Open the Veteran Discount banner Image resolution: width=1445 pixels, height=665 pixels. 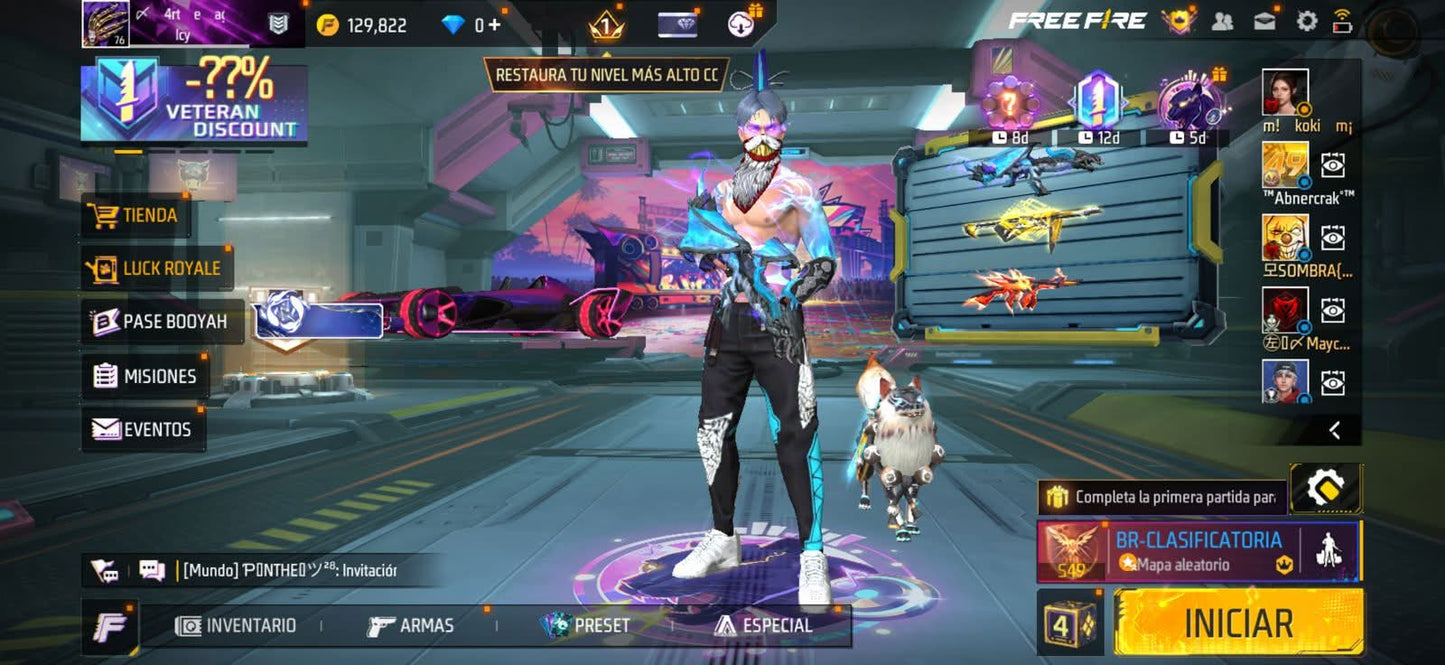coord(194,102)
